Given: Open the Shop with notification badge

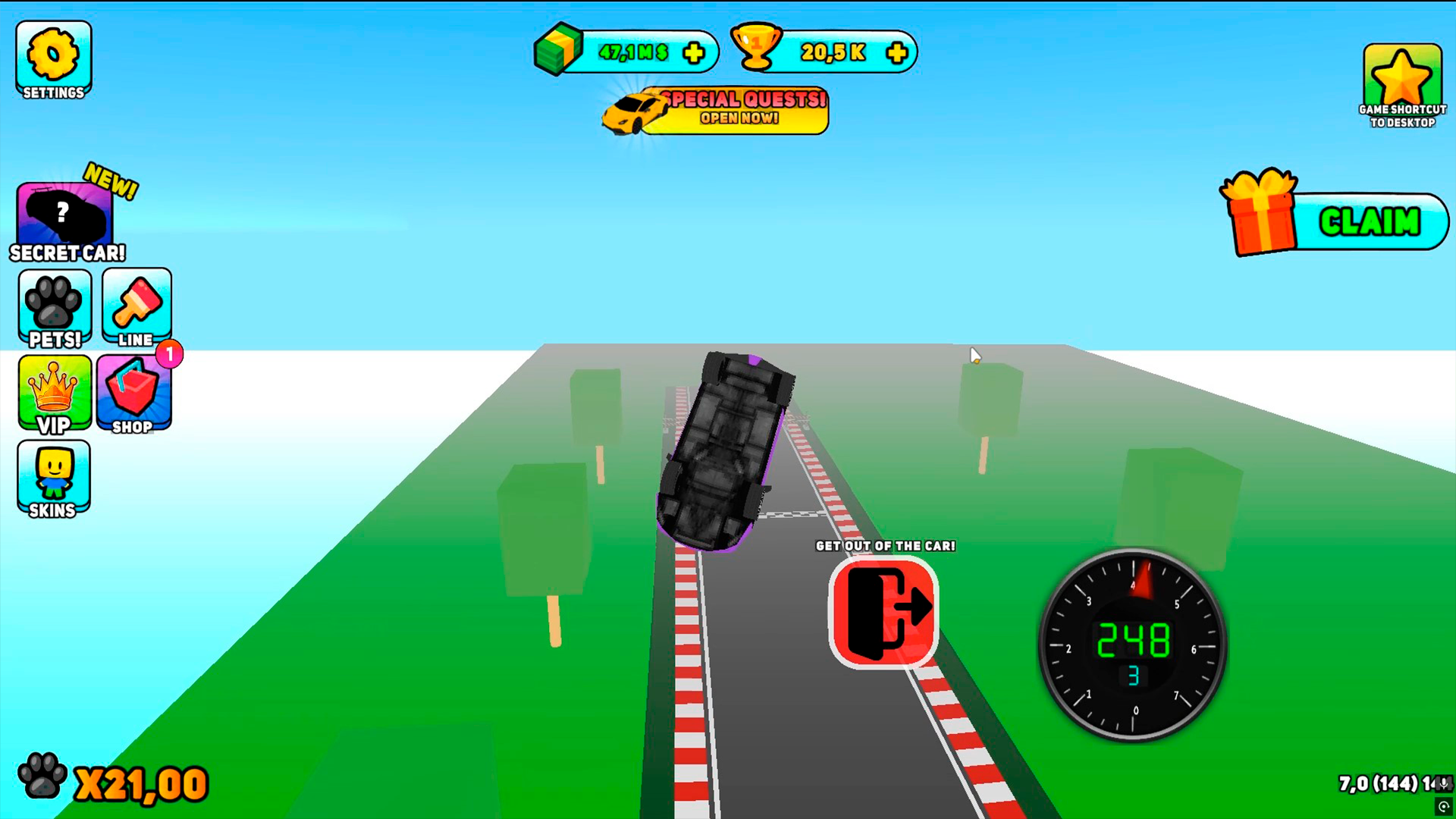Looking at the screenshot, I should click(134, 393).
